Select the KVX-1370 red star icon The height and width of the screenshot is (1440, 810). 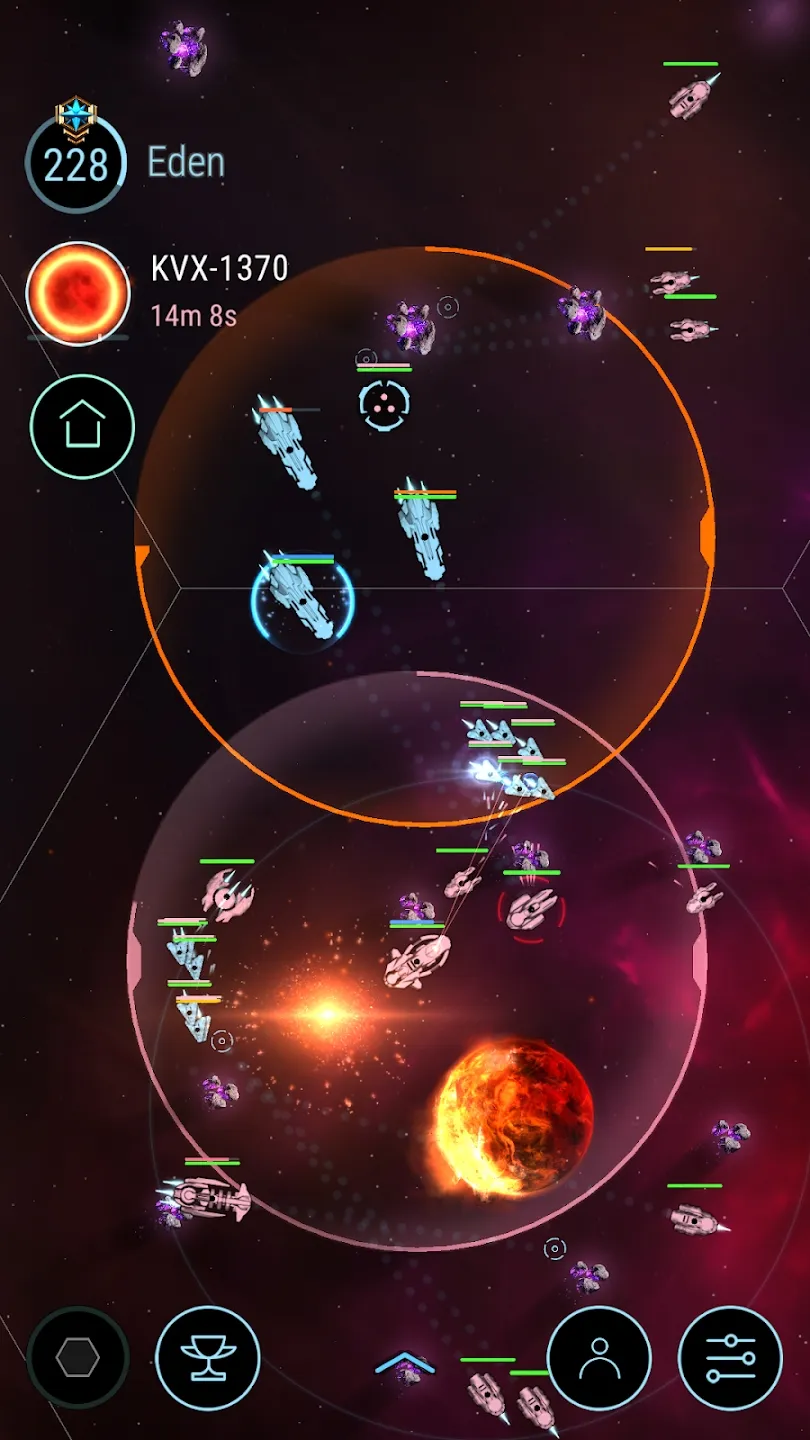(78, 294)
